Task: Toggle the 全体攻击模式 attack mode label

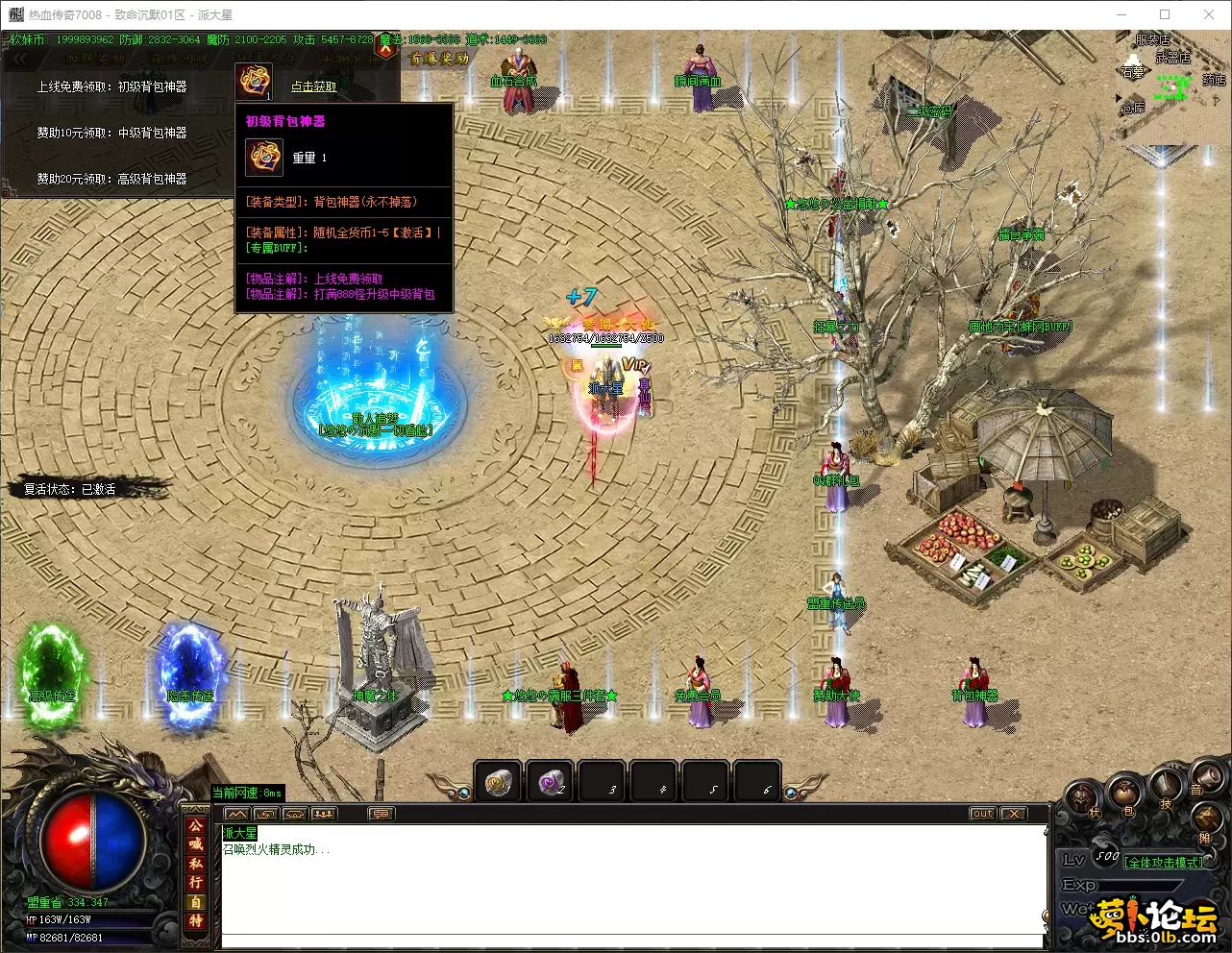Action: pyautogui.click(x=1163, y=862)
